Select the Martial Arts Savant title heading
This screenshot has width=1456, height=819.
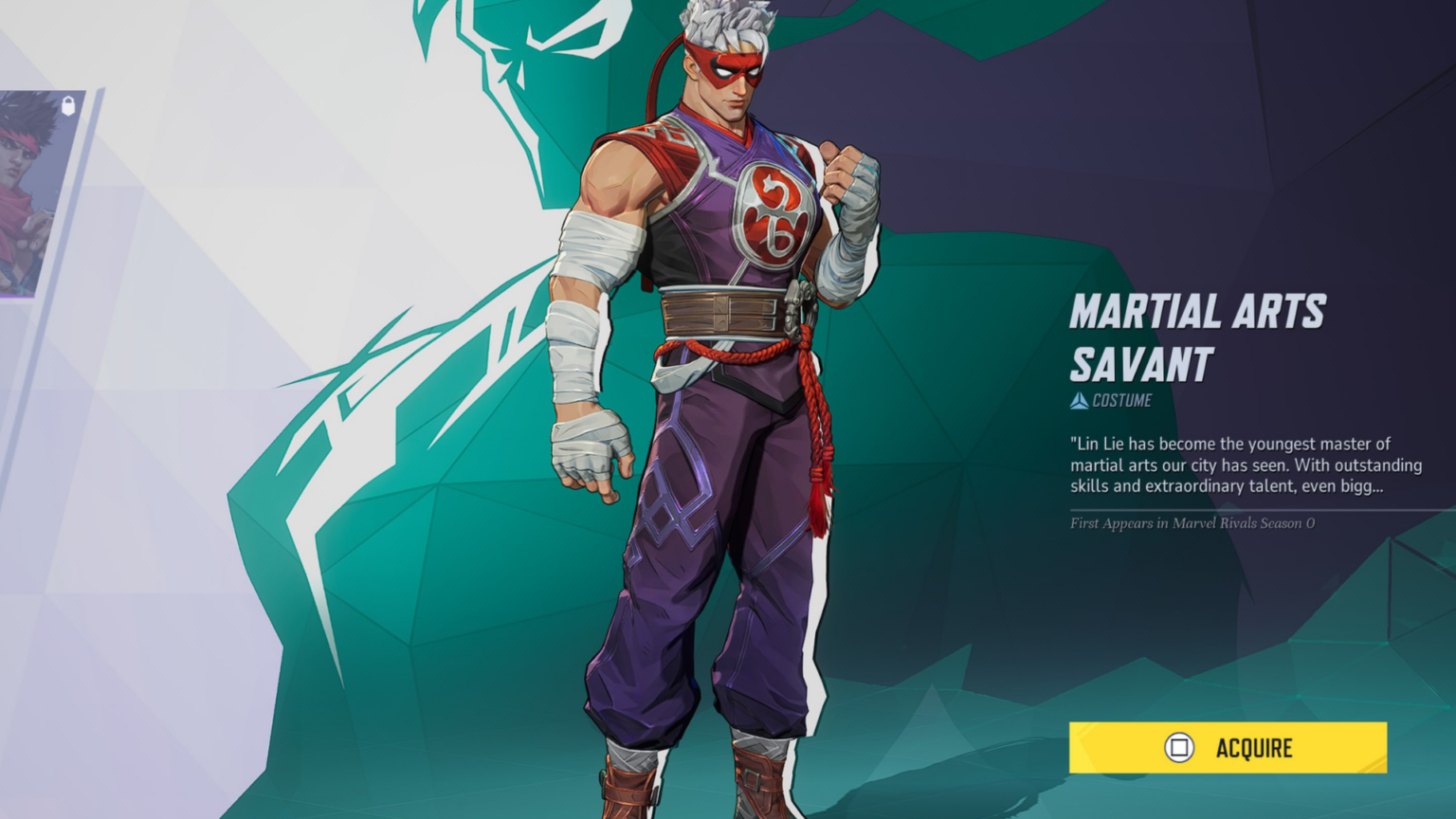(1199, 332)
